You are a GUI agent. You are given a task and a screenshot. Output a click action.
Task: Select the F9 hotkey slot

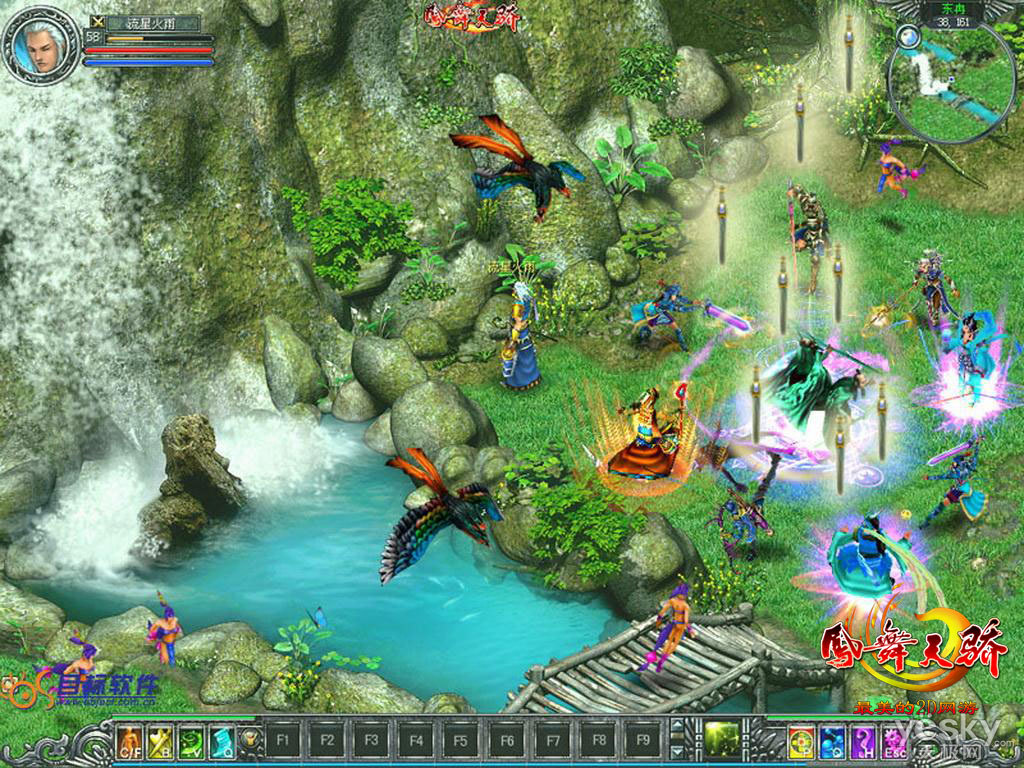pyautogui.click(x=643, y=741)
